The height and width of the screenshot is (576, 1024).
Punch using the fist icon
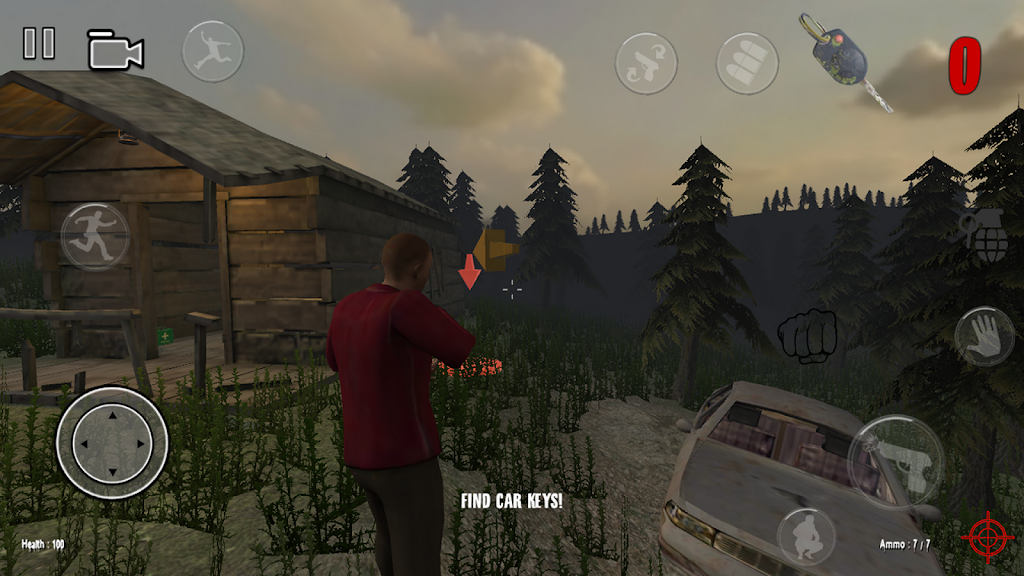[808, 337]
